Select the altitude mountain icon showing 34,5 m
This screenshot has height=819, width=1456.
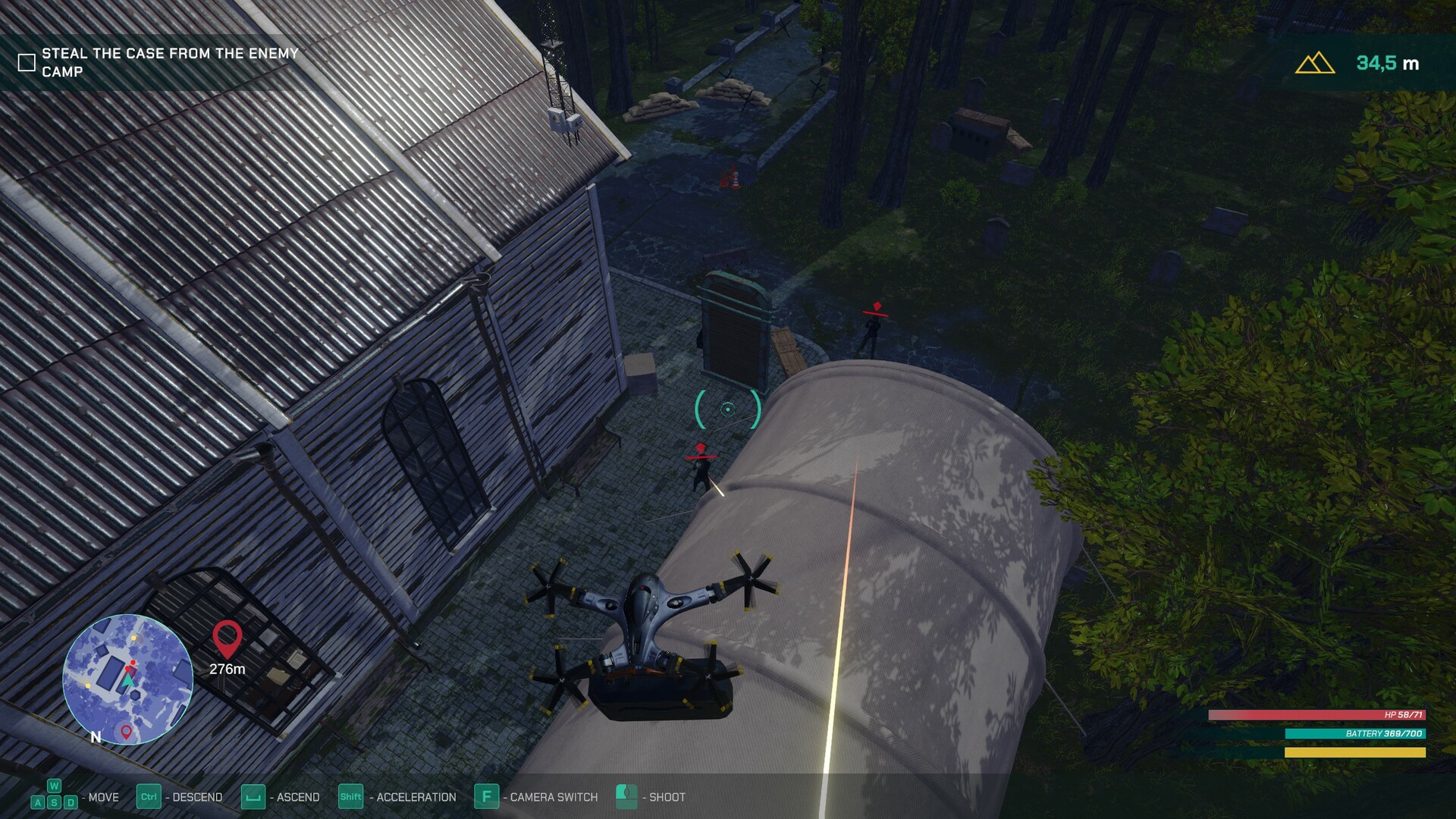pos(1314,62)
